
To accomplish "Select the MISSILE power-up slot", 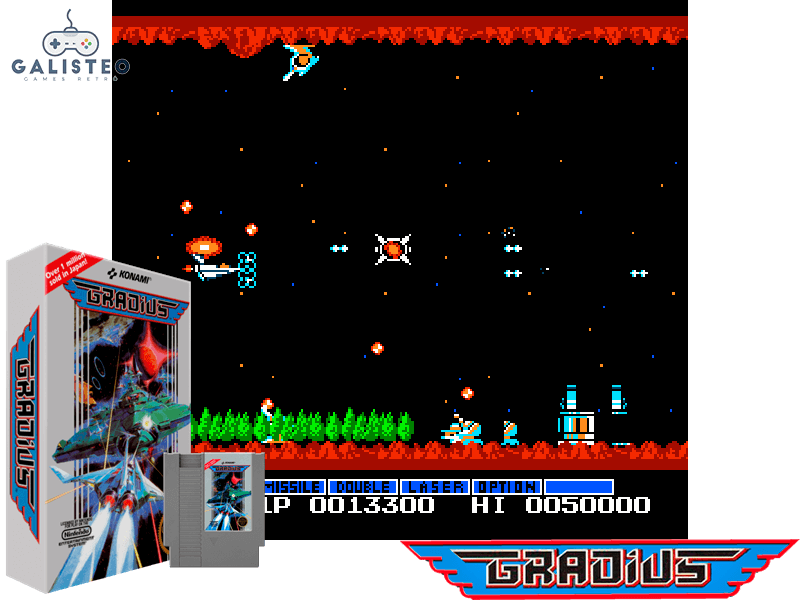I will click(293, 487).
